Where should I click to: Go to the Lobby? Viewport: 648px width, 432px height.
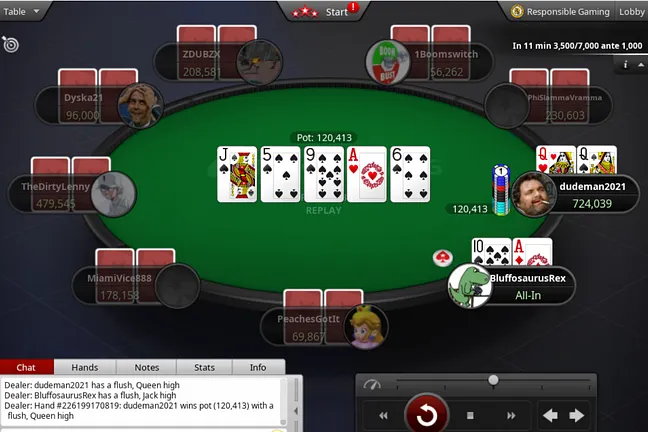click(x=632, y=12)
